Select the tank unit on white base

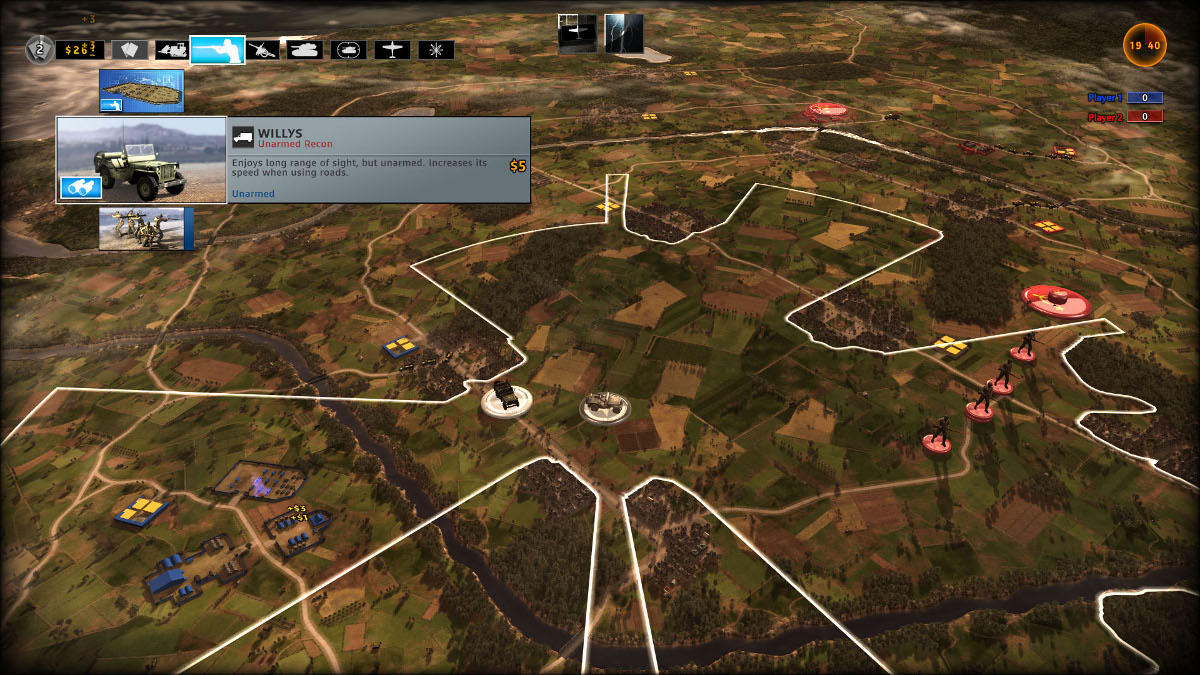605,406
